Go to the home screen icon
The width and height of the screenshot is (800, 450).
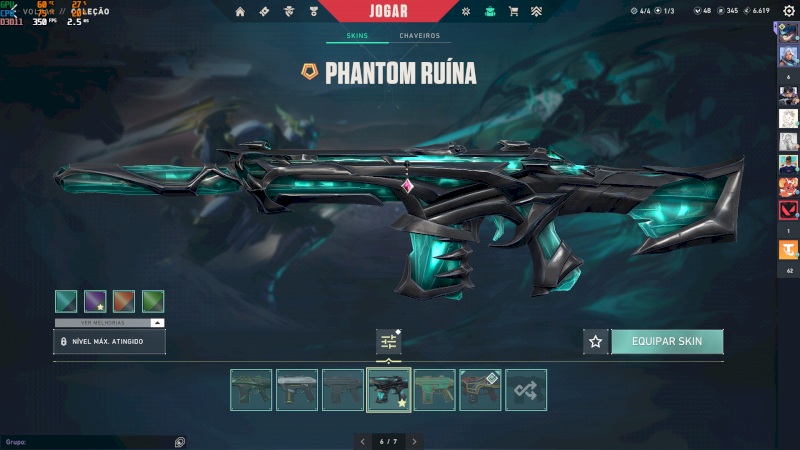pos(239,12)
